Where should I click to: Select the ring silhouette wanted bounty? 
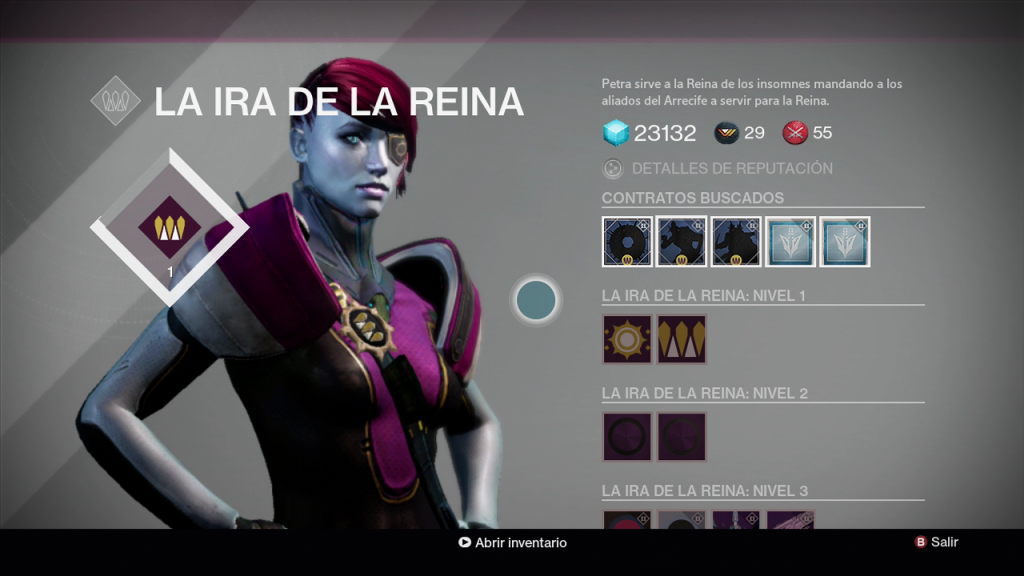627,242
